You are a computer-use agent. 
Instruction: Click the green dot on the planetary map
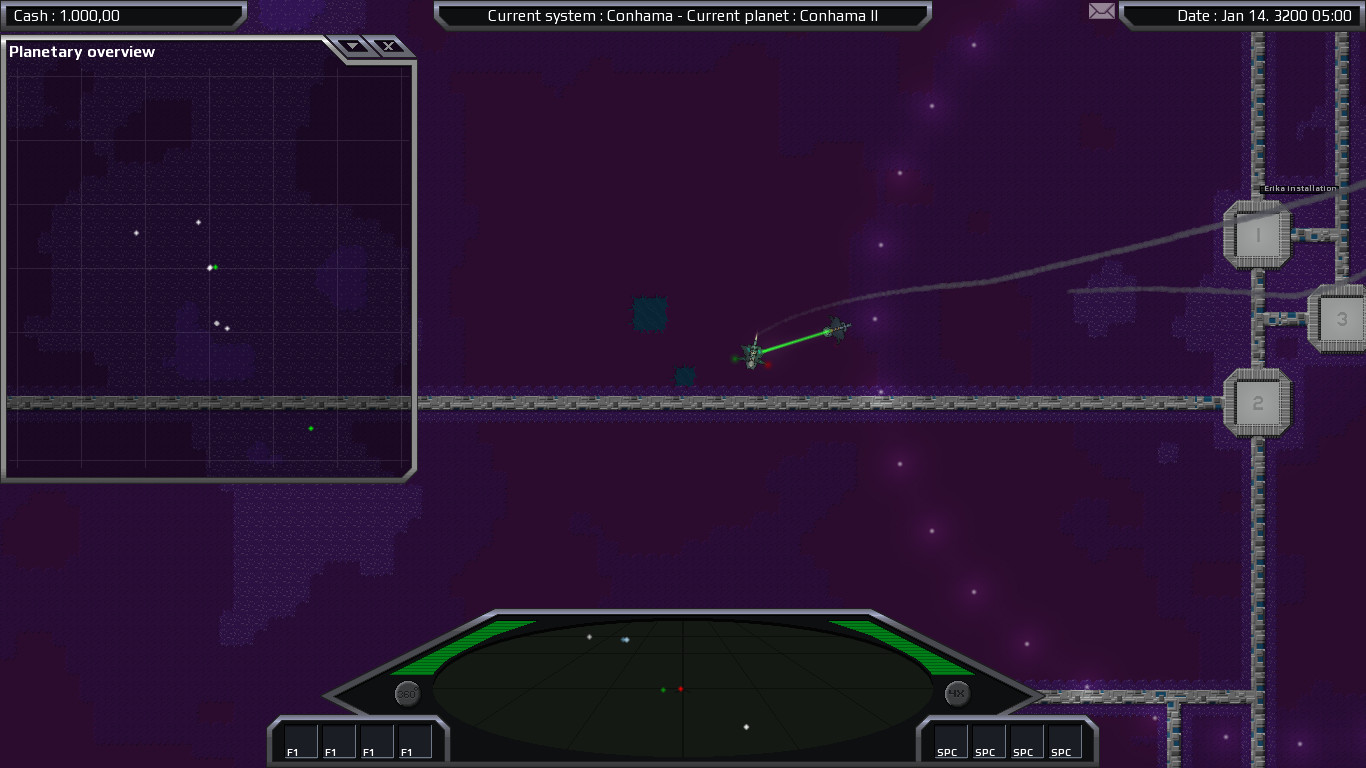click(x=310, y=427)
